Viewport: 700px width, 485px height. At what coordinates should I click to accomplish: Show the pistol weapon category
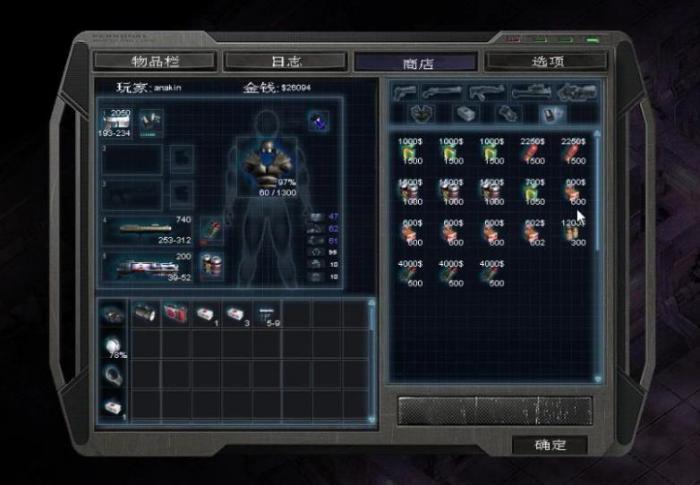[x=406, y=93]
